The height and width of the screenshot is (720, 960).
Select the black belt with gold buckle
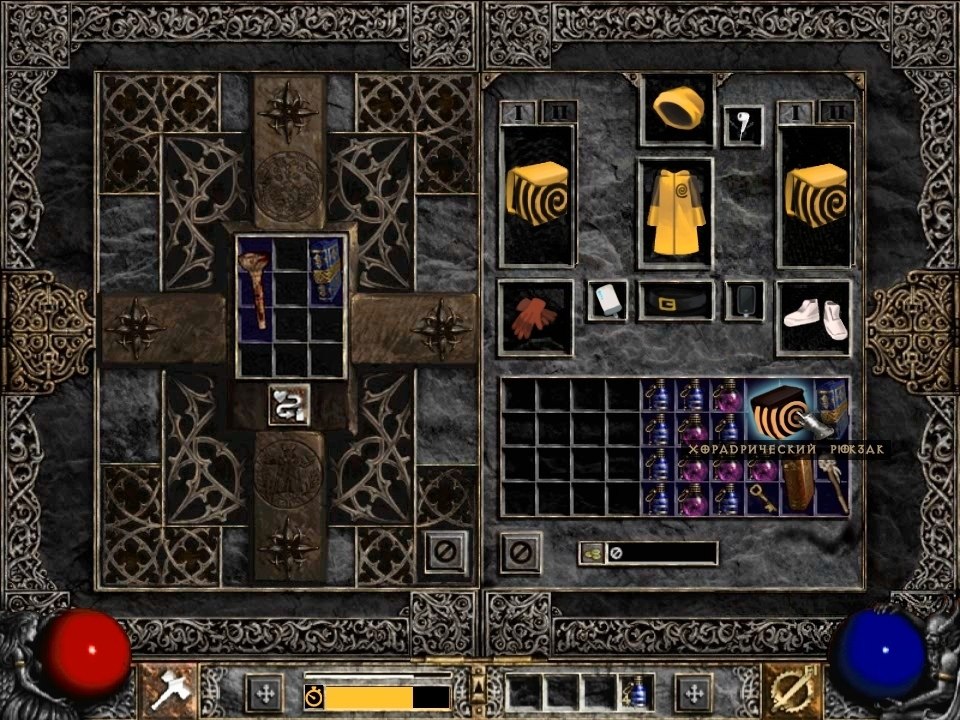676,301
